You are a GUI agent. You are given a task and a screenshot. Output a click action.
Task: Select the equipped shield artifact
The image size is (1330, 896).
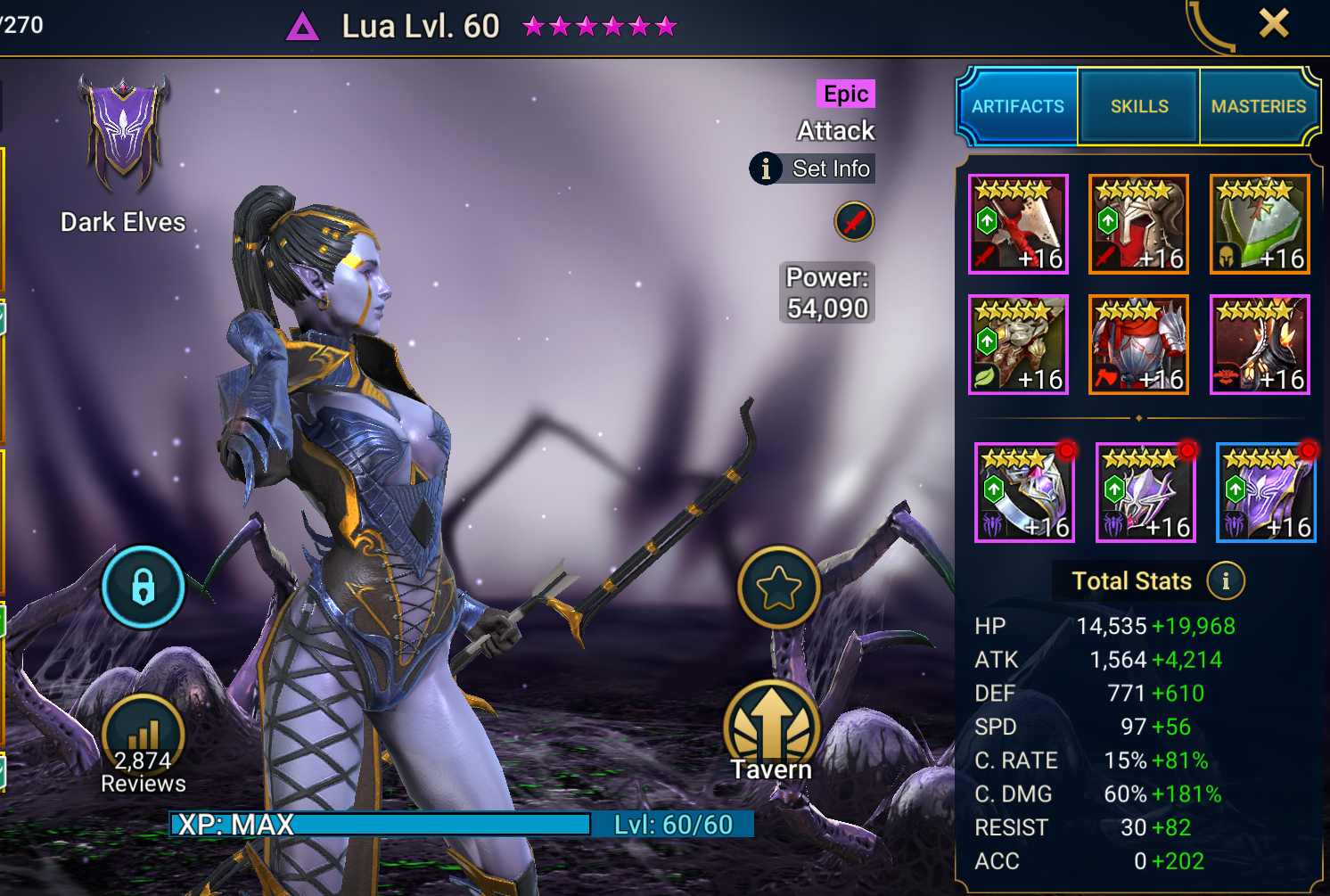1259,224
